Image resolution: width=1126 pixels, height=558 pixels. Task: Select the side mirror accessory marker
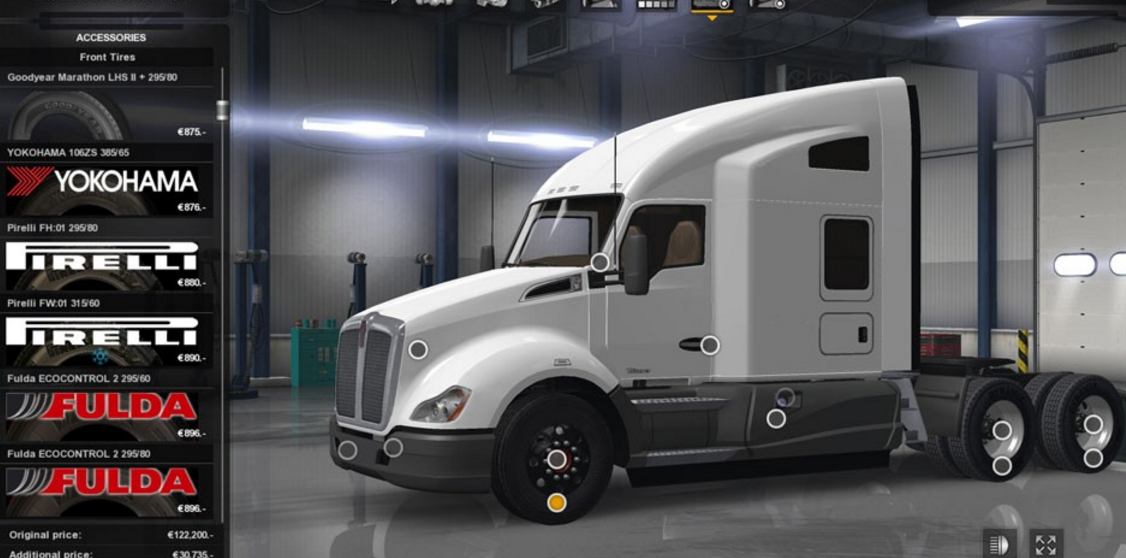[600, 262]
